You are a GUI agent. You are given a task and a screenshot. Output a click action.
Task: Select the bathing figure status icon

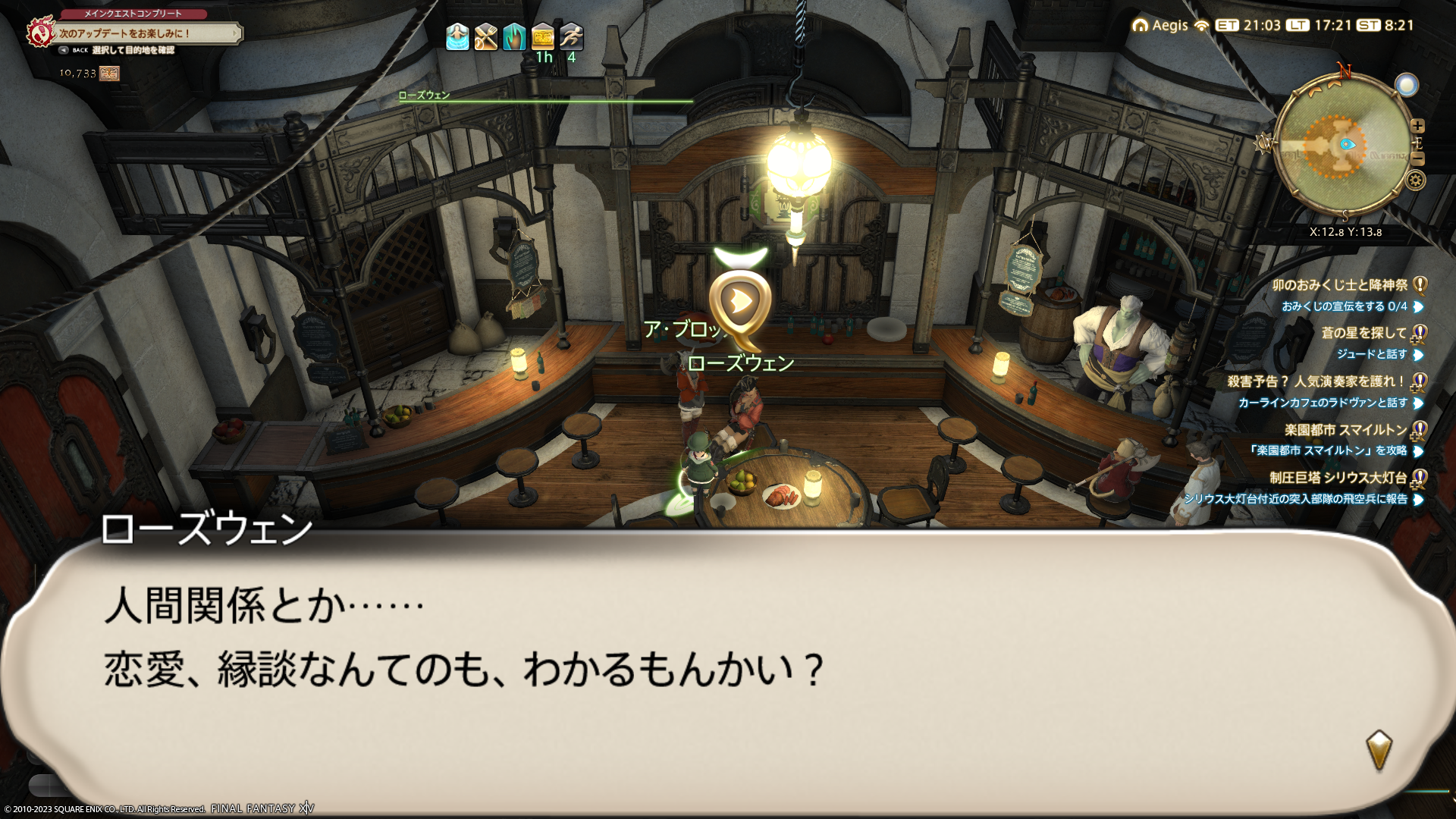point(457,36)
